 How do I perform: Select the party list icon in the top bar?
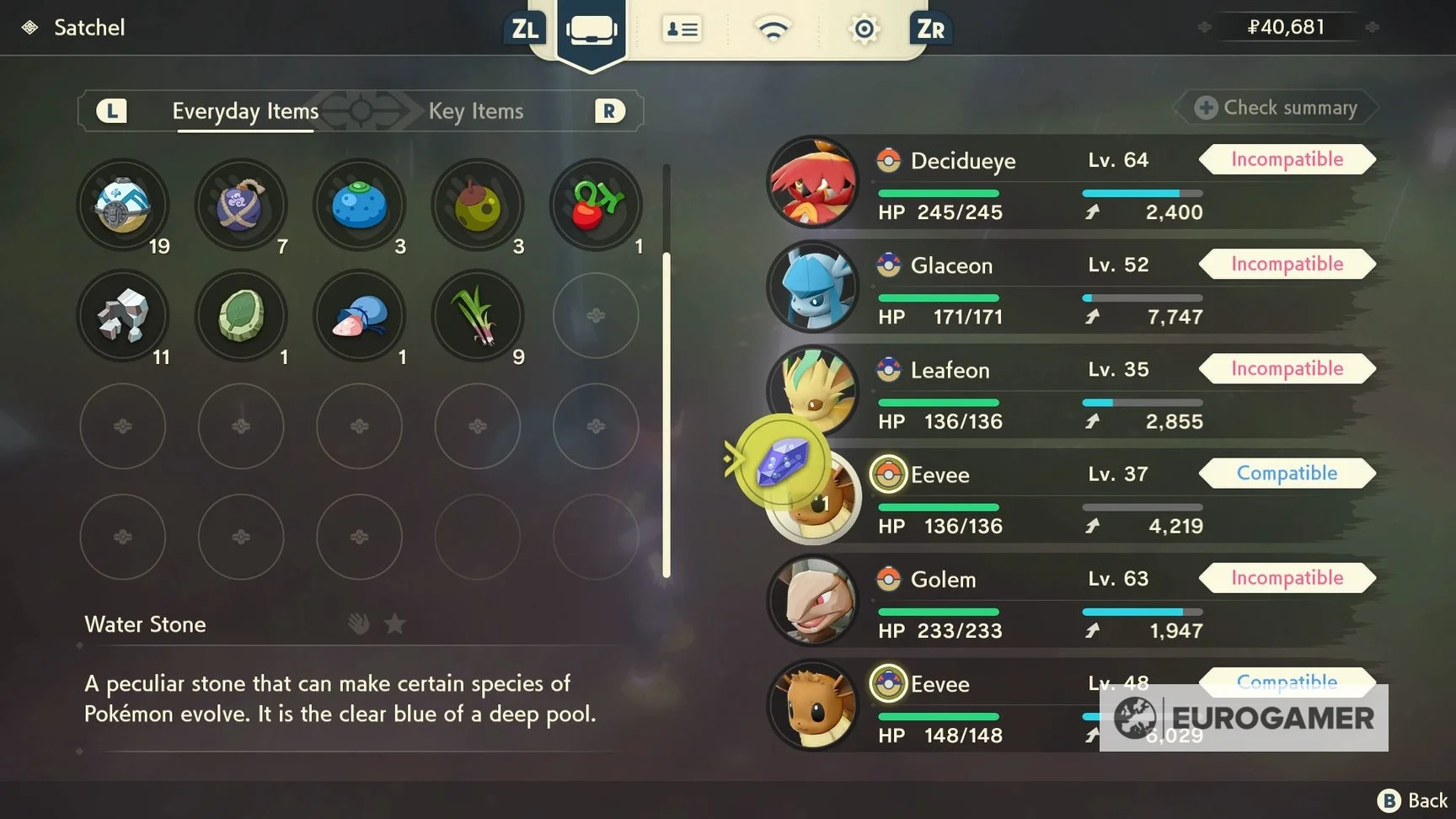[682, 28]
